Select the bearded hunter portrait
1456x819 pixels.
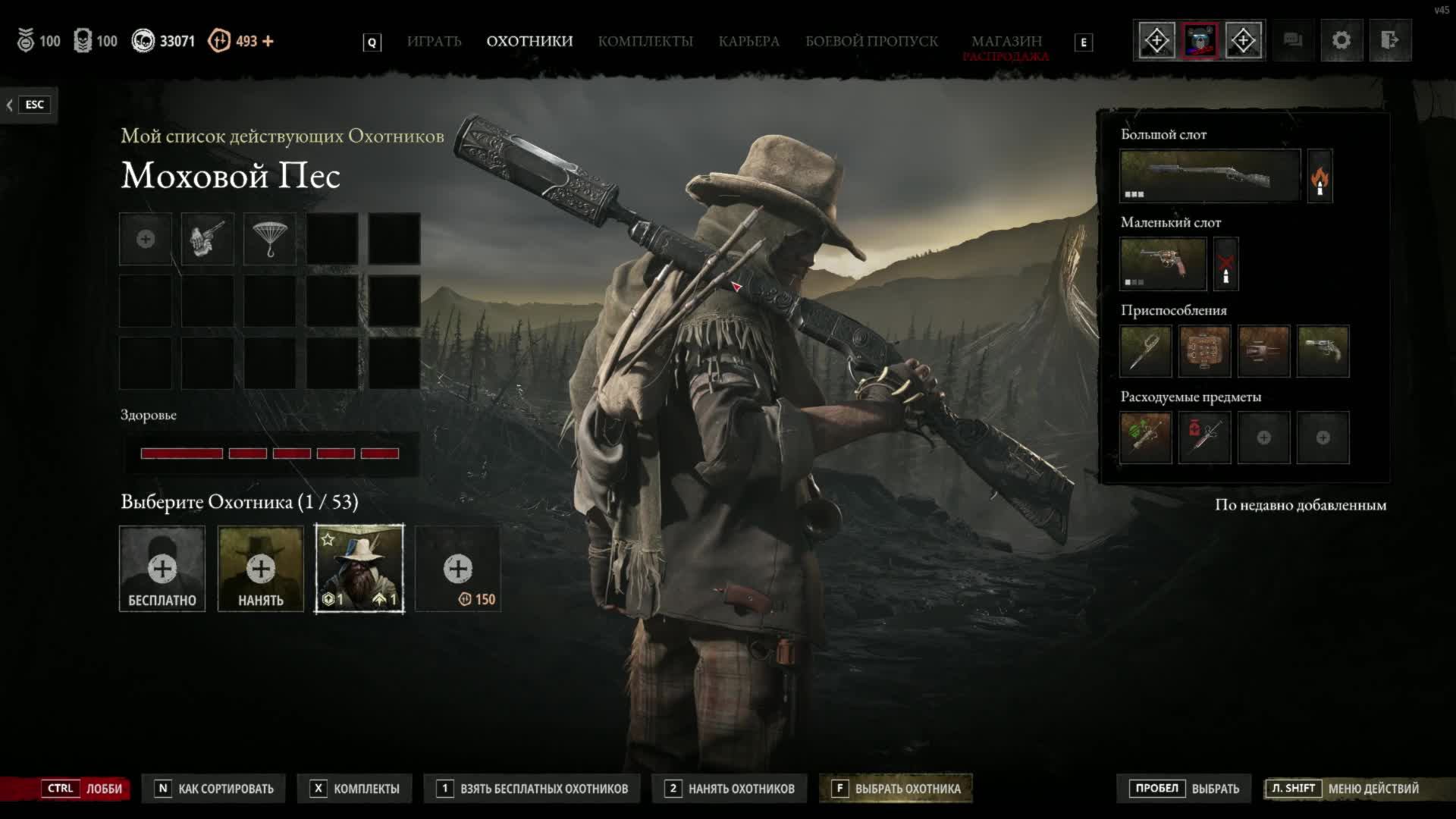(x=359, y=569)
